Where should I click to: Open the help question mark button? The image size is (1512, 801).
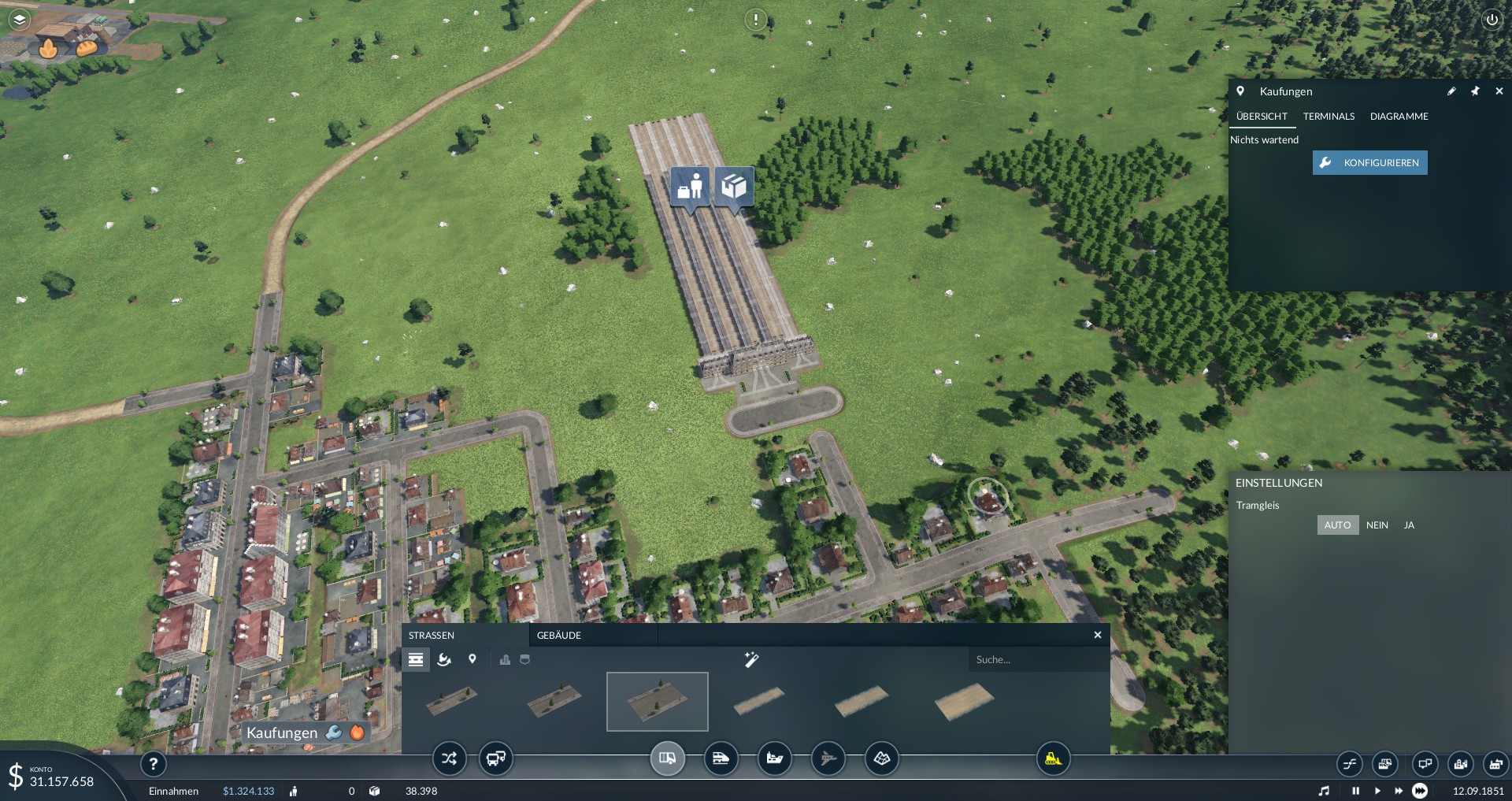pos(154,763)
